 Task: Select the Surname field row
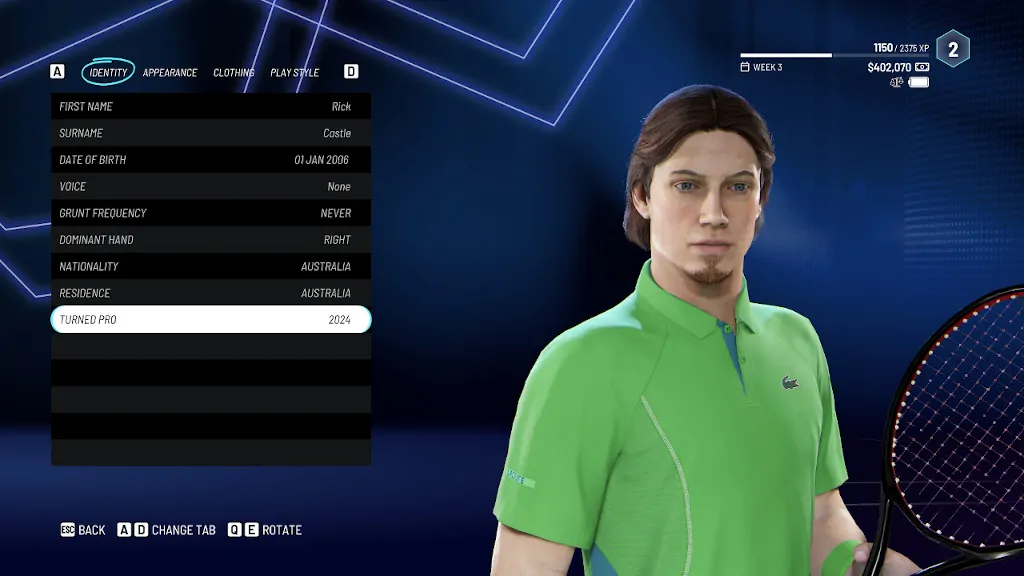[211, 133]
